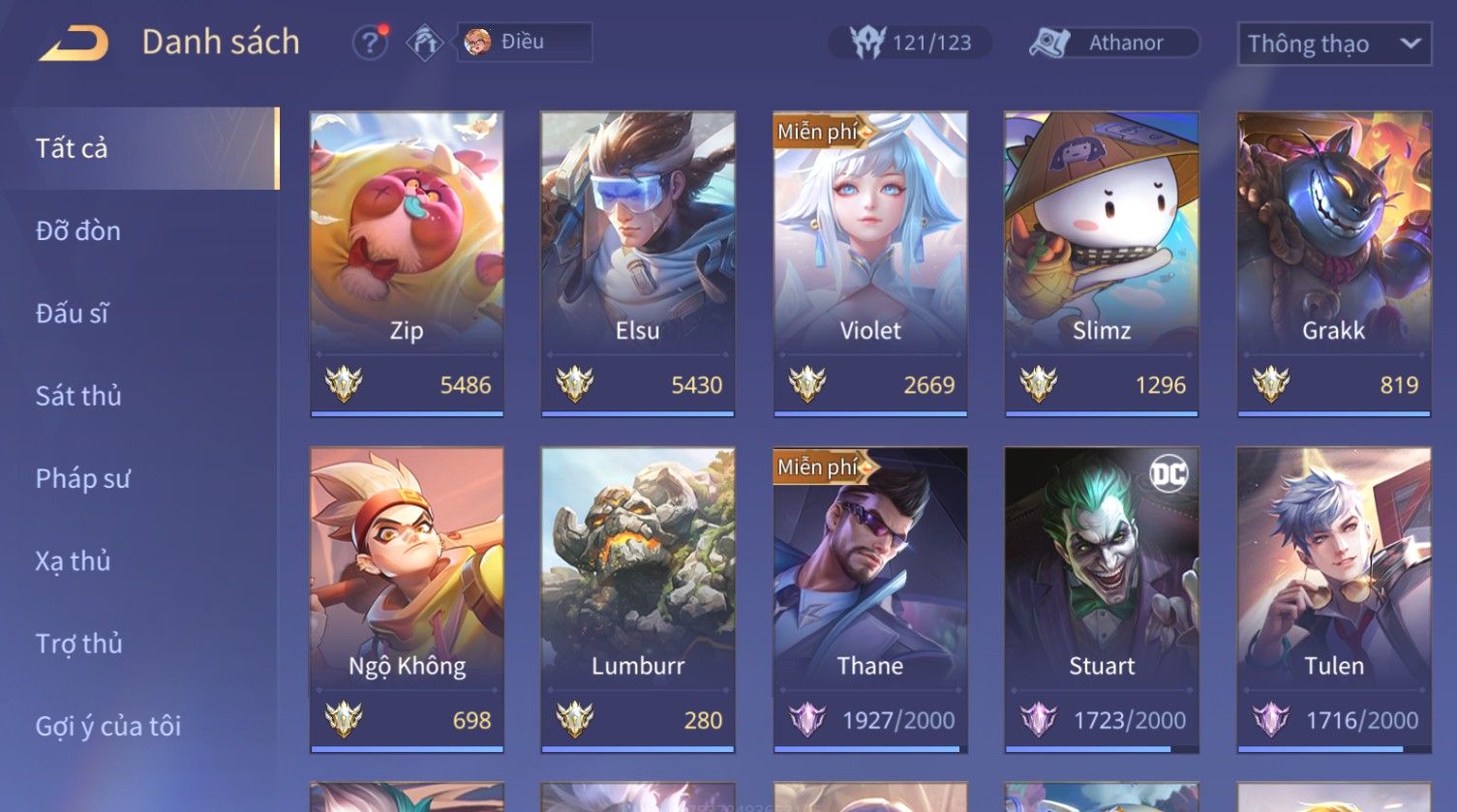Filter heroes by Xạ thủ
Image resolution: width=1457 pixels, height=812 pixels.
[x=74, y=561]
